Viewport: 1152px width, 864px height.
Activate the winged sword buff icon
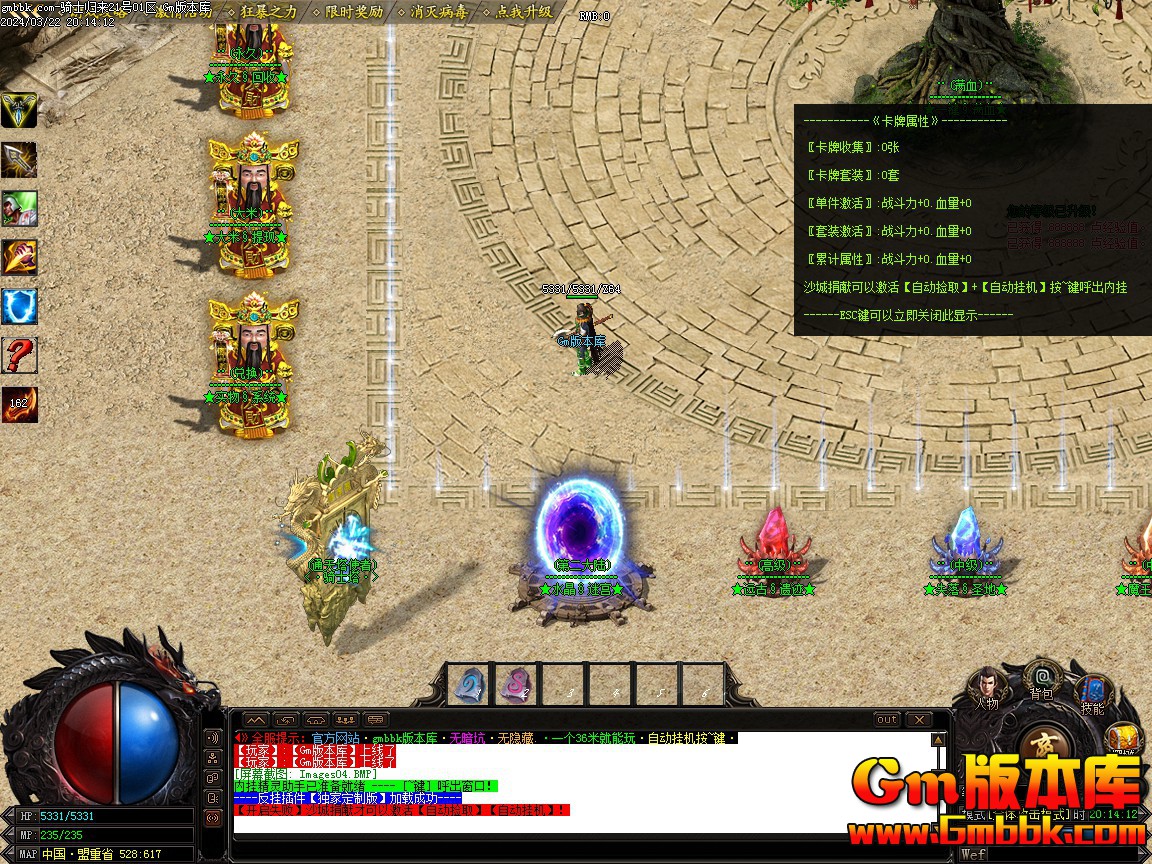click(19, 111)
